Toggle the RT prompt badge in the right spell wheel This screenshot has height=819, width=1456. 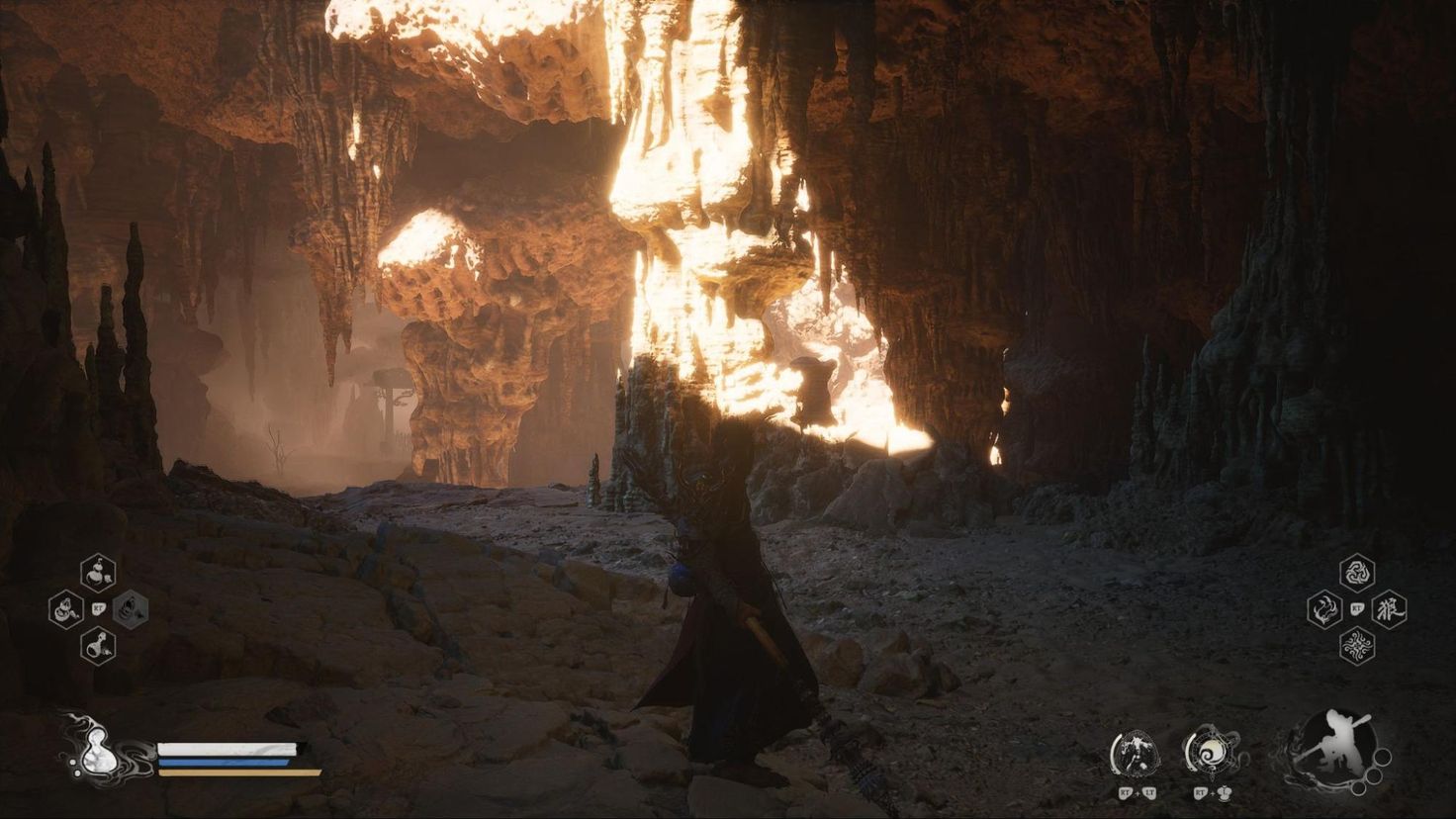tap(1358, 607)
